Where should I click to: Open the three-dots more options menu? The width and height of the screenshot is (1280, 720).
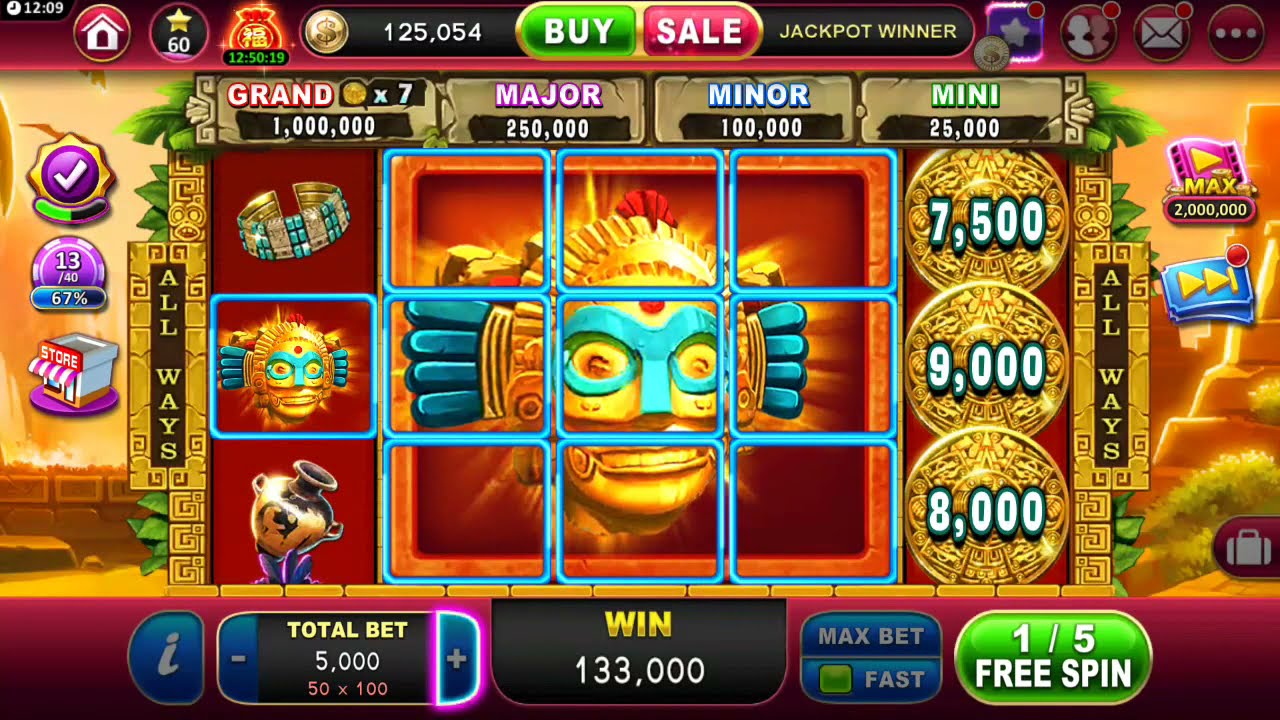(1237, 31)
